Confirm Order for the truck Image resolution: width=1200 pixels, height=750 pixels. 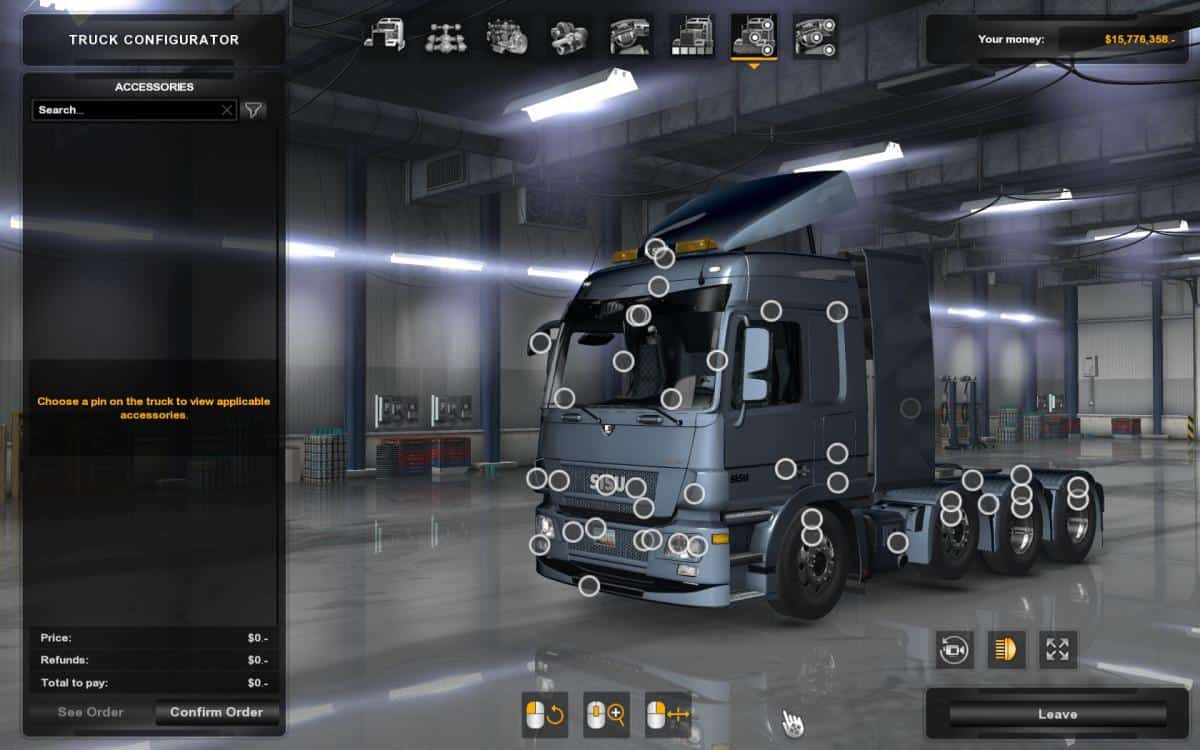point(216,712)
